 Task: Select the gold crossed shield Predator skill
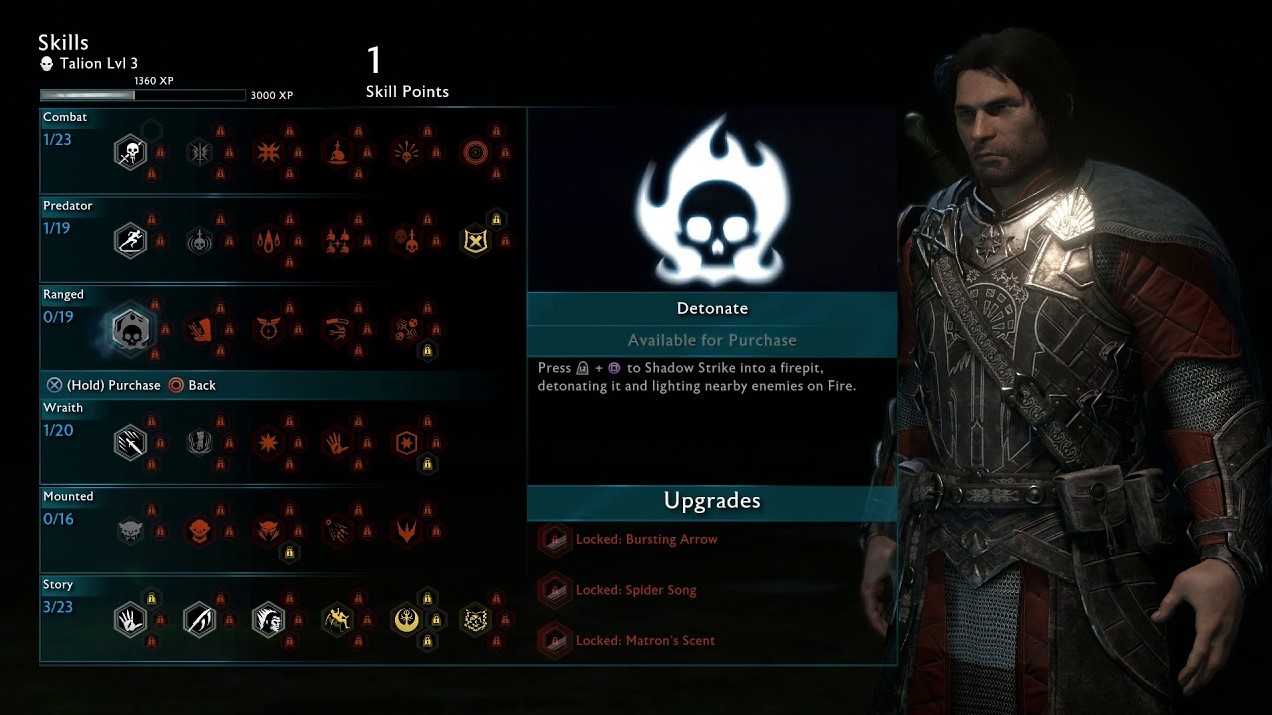[x=475, y=241]
